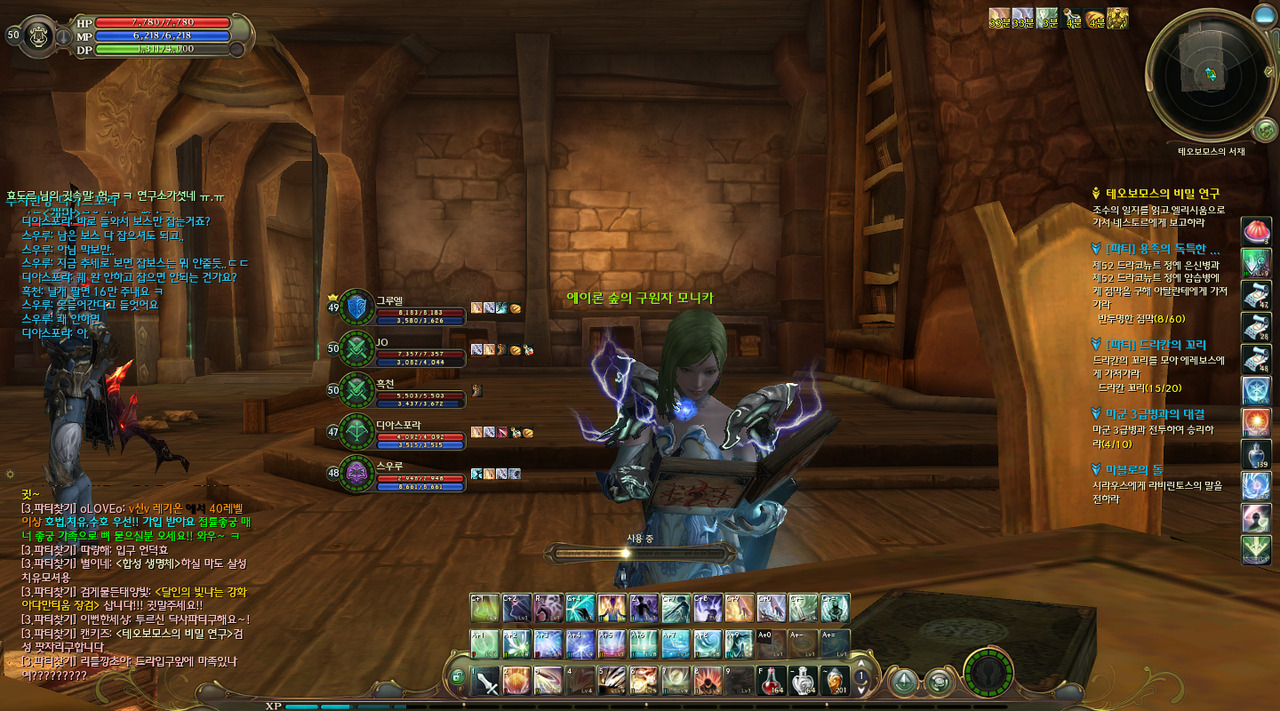Viewport: 1280px width, 711px height.
Task: Click the player portrait emblem
Action: tap(40, 33)
